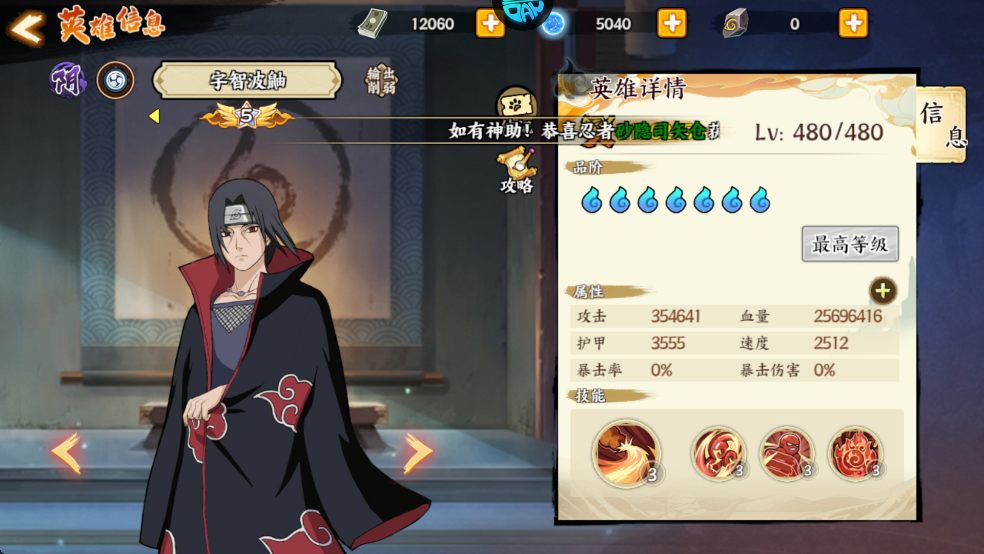Switch to the next hero

[x=417, y=454]
